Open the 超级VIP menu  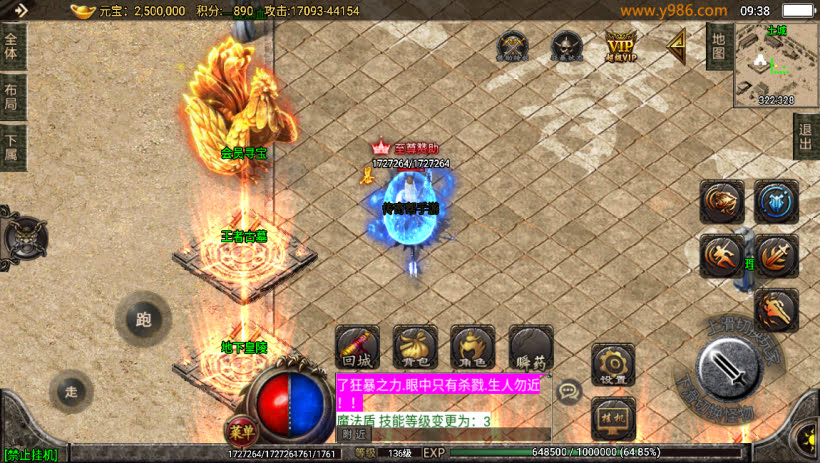click(x=621, y=46)
